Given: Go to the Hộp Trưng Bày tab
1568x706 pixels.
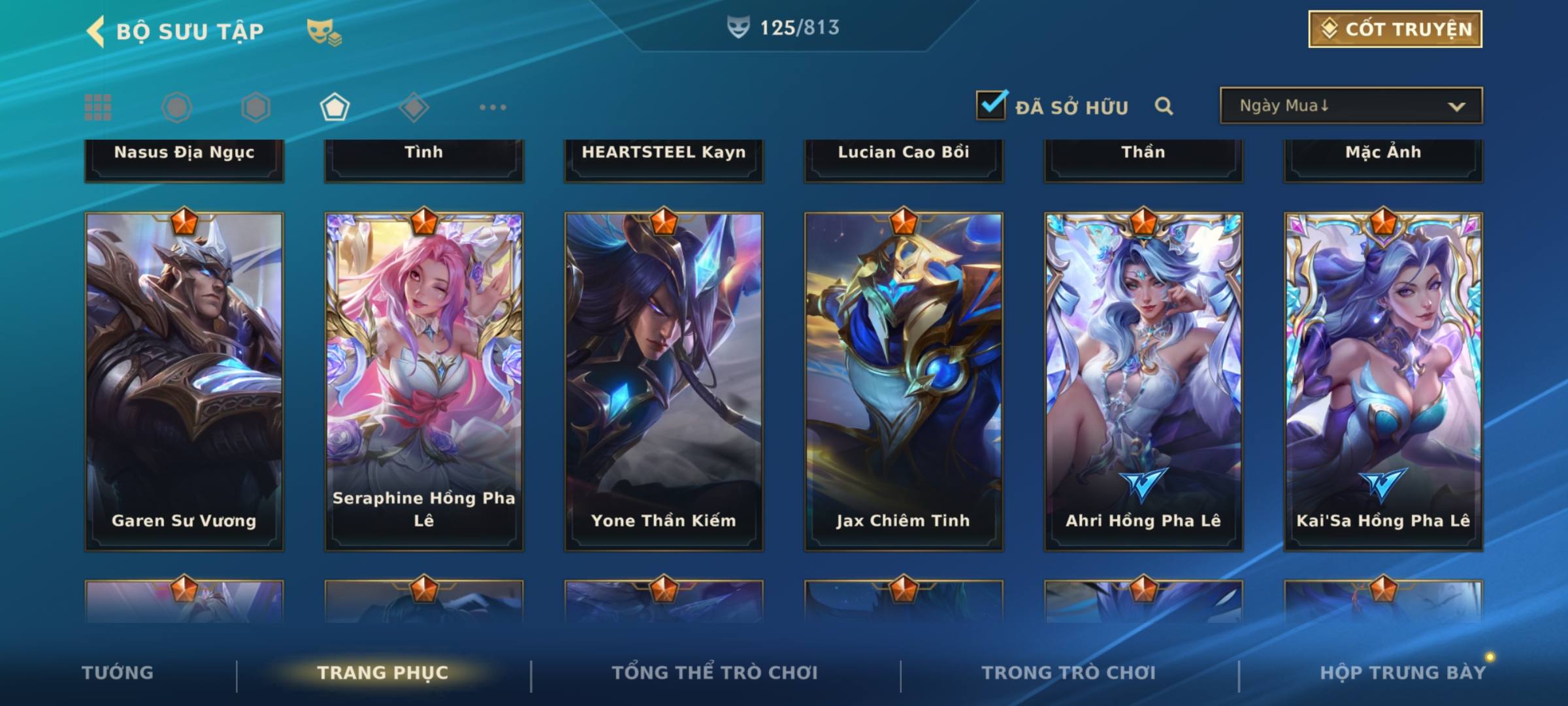Looking at the screenshot, I should [1402, 673].
